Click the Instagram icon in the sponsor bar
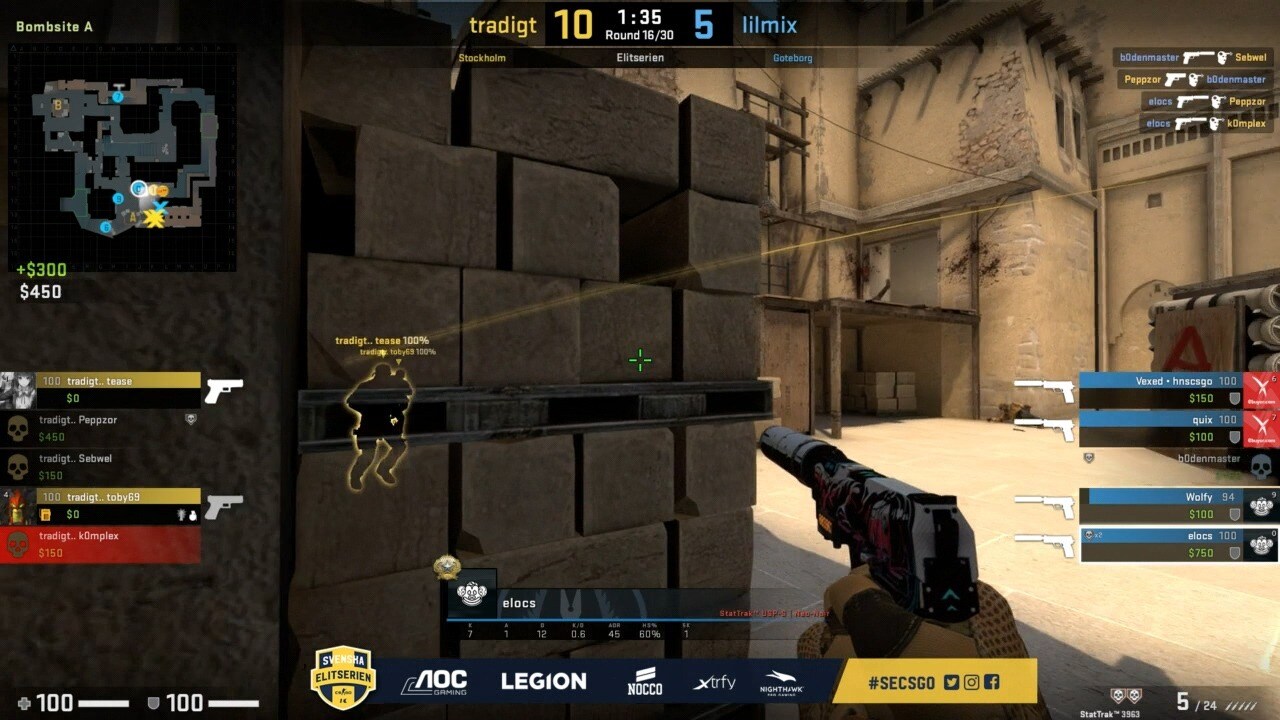This screenshot has width=1280, height=720. click(971, 681)
